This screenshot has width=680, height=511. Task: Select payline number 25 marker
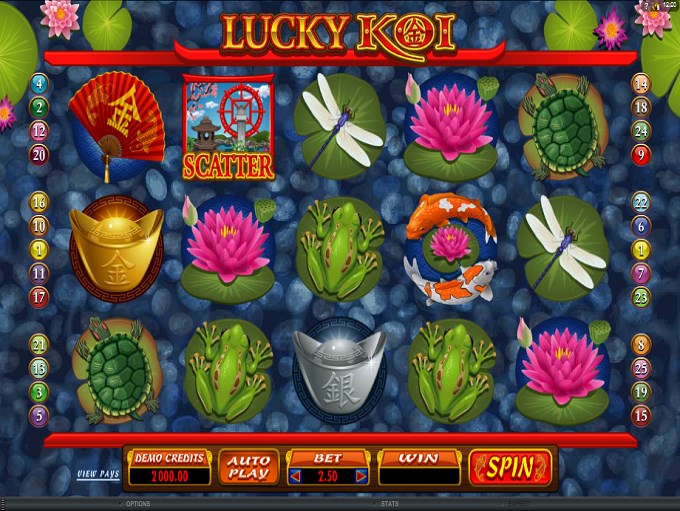point(641,367)
